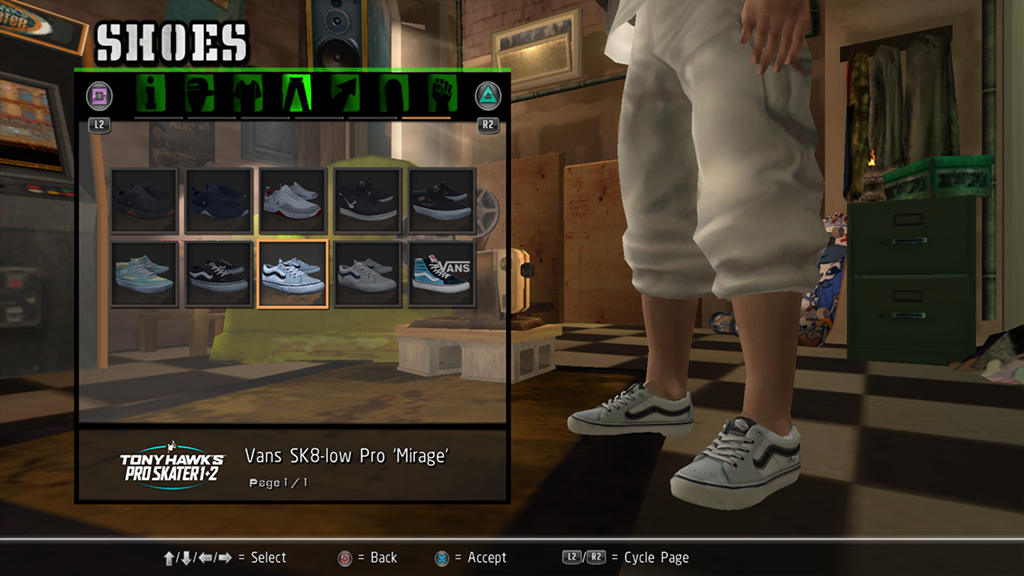Choose the navy blue sneakers
1024x576 pixels.
[x=218, y=201]
